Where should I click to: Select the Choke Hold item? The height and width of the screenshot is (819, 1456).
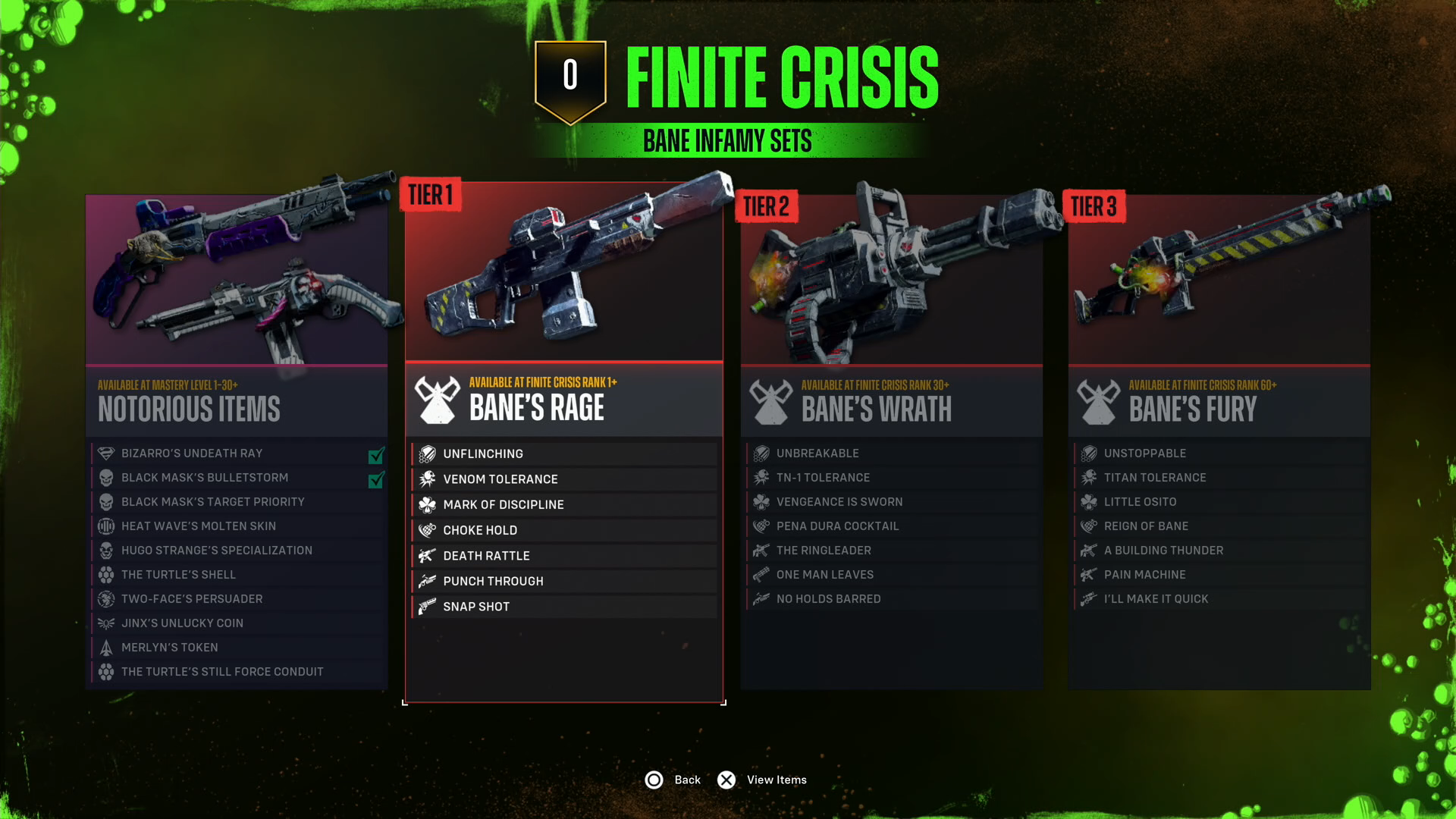[563, 530]
